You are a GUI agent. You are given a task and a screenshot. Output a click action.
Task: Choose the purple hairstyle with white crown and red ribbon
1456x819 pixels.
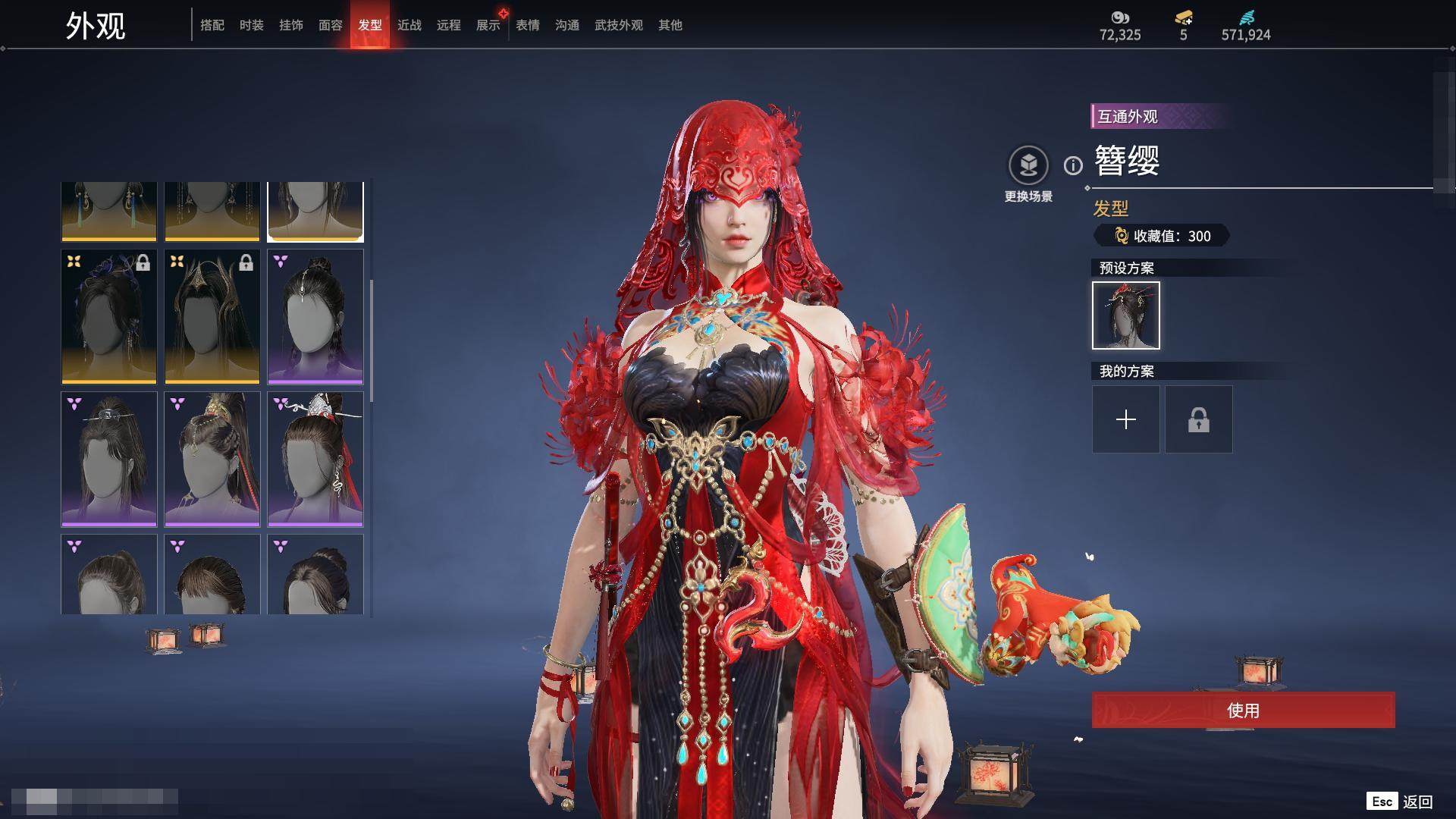click(x=315, y=459)
